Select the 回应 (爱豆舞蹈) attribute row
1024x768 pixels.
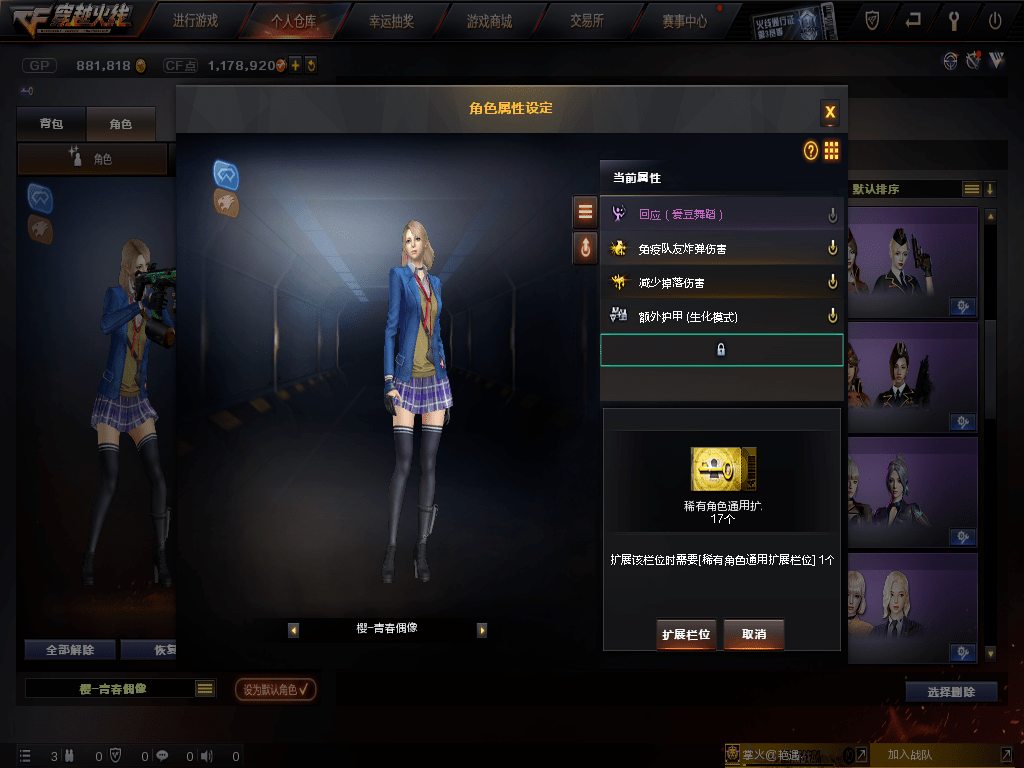(x=721, y=214)
